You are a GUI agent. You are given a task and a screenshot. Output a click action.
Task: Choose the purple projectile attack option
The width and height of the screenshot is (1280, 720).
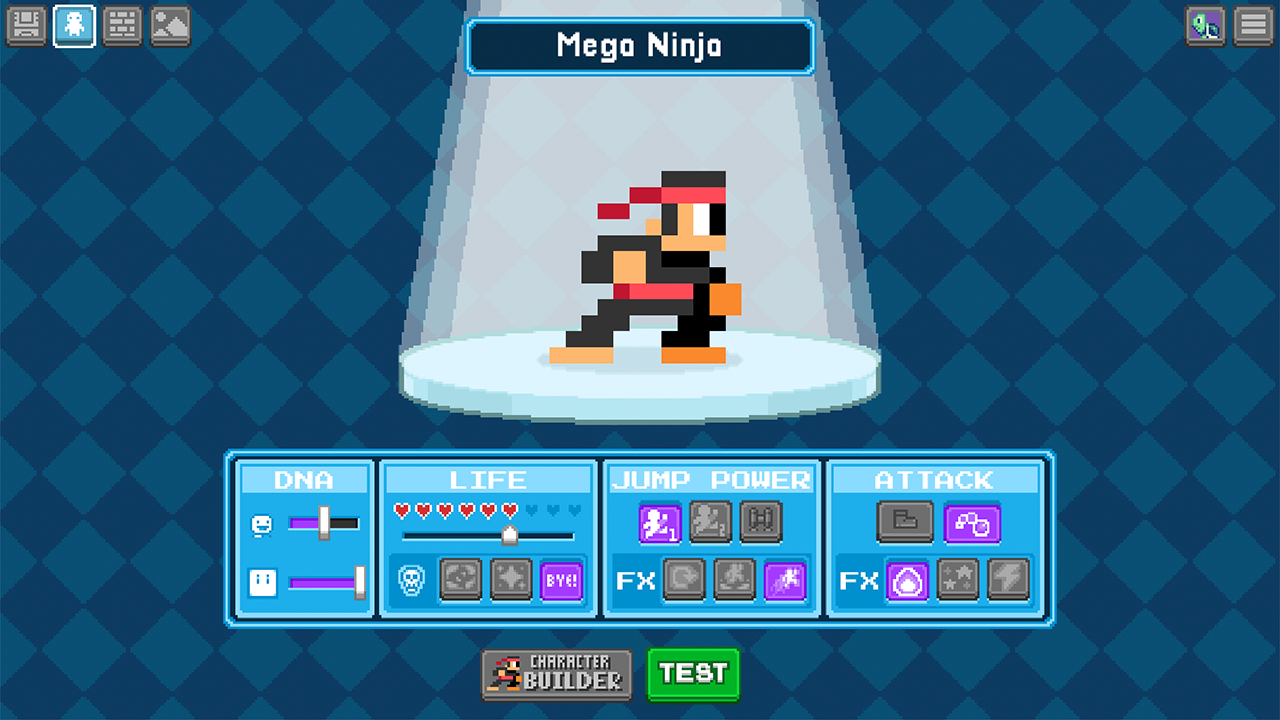tap(972, 522)
